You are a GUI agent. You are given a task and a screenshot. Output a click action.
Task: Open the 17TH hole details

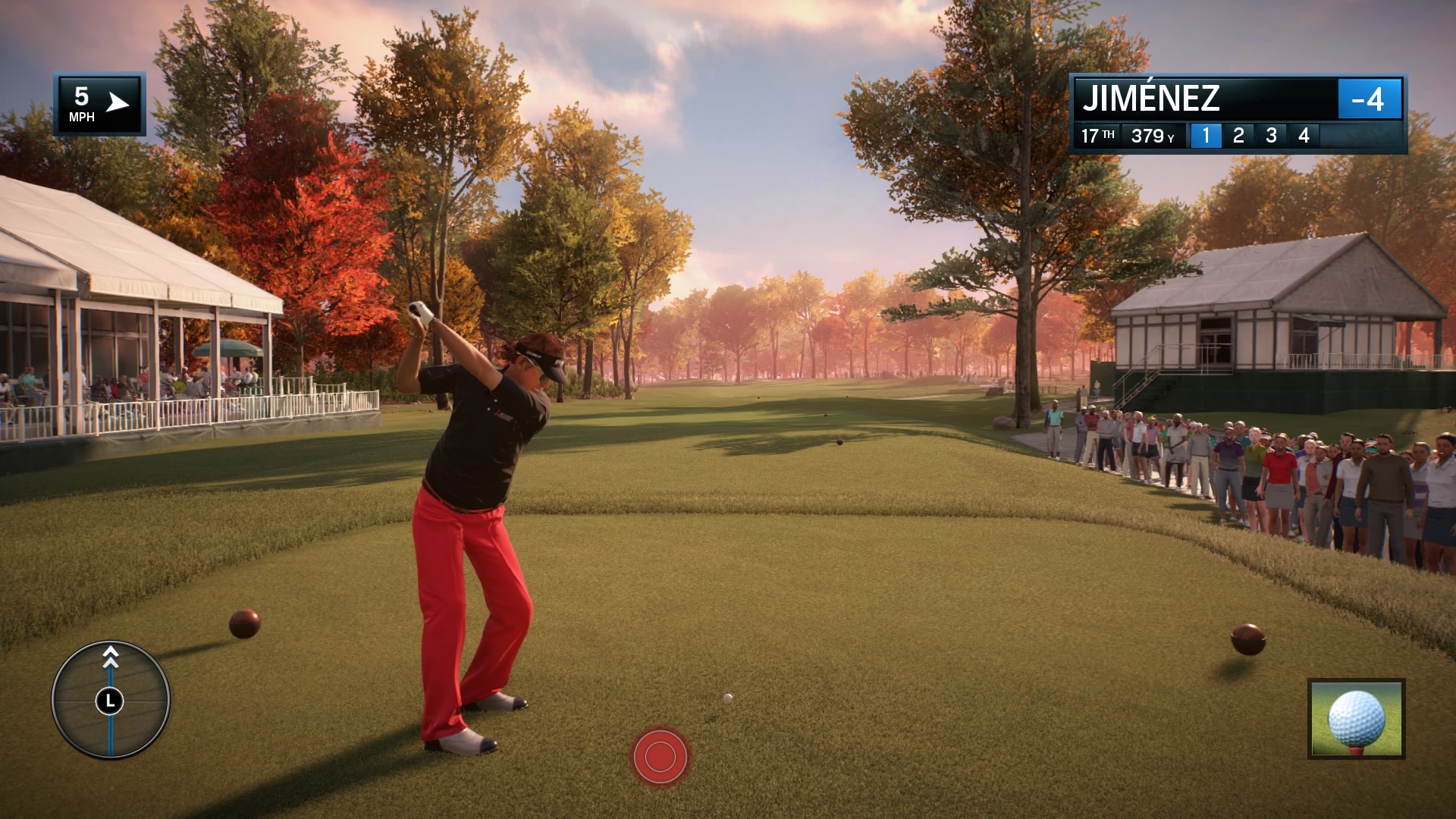pyautogui.click(x=1097, y=135)
